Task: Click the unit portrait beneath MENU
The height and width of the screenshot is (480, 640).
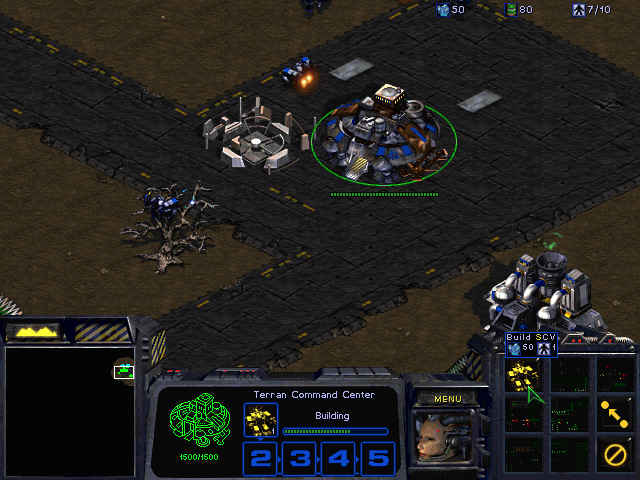Action: point(439,439)
